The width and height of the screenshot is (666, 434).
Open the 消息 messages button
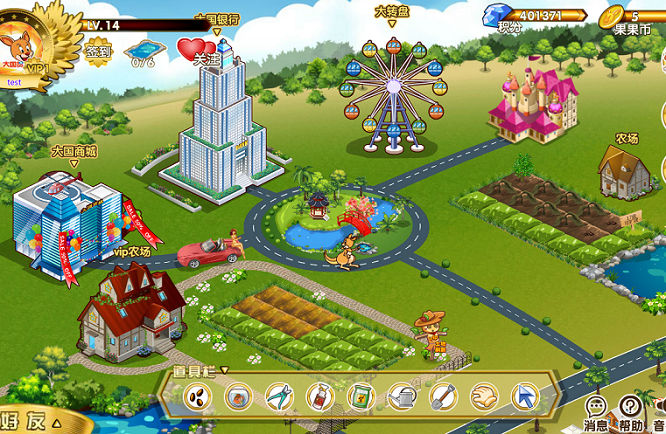pyautogui.click(x=596, y=410)
